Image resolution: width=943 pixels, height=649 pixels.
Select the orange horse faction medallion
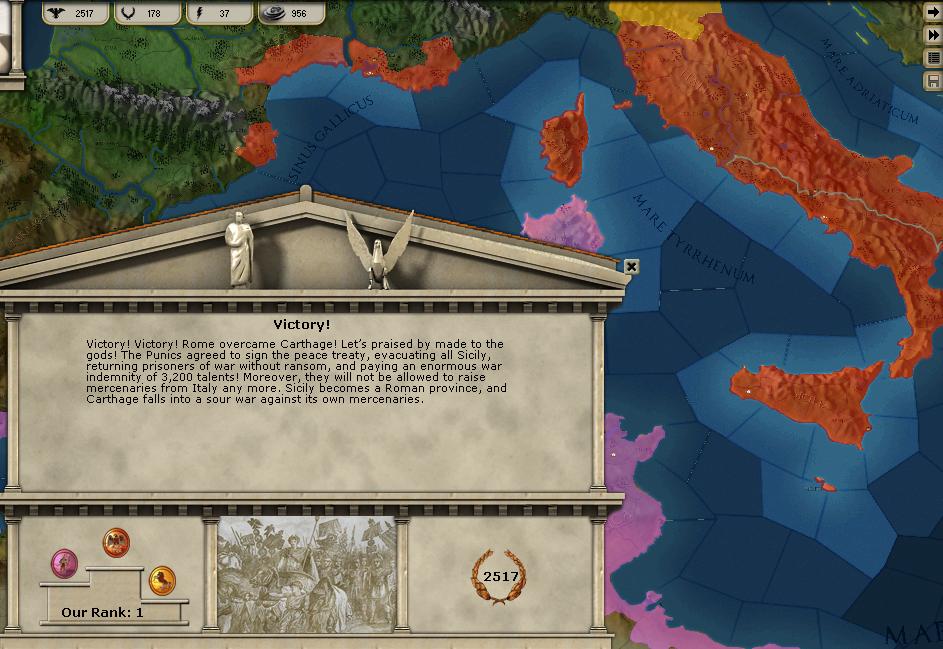(x=162, y=579)
